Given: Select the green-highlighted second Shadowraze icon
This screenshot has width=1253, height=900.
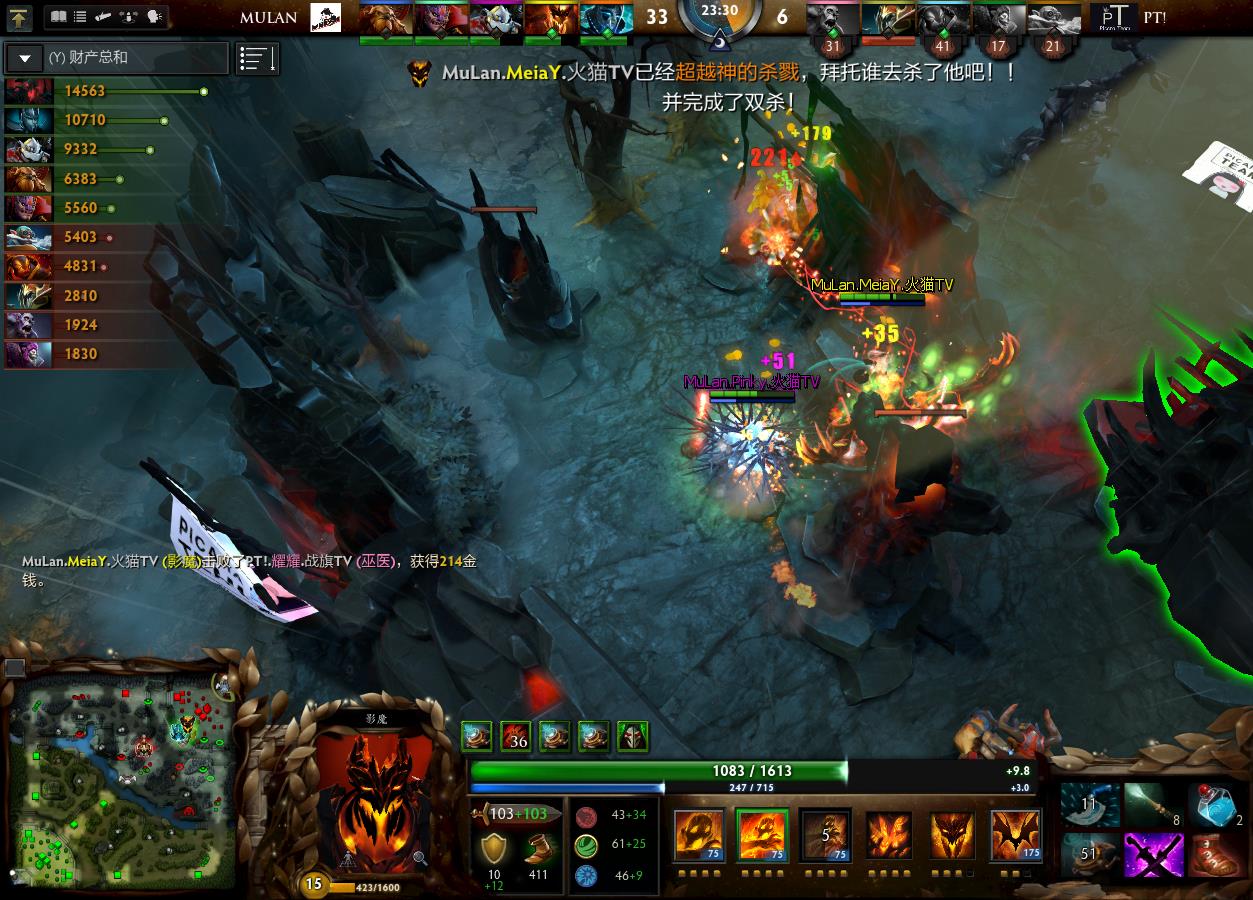Looking at the screenshot, I should pyautogui.click(x=762, y=835).
